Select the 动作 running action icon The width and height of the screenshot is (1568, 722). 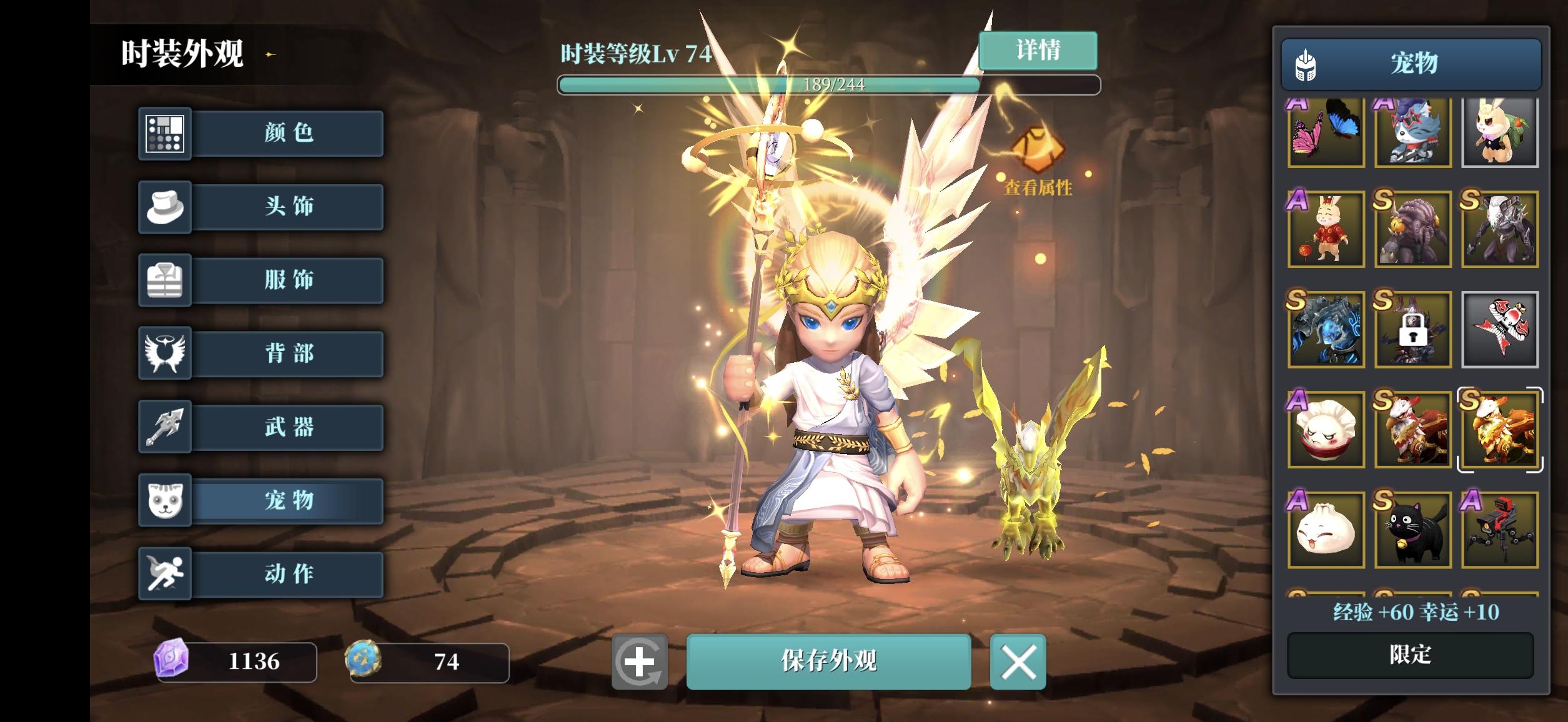(166, 575)
